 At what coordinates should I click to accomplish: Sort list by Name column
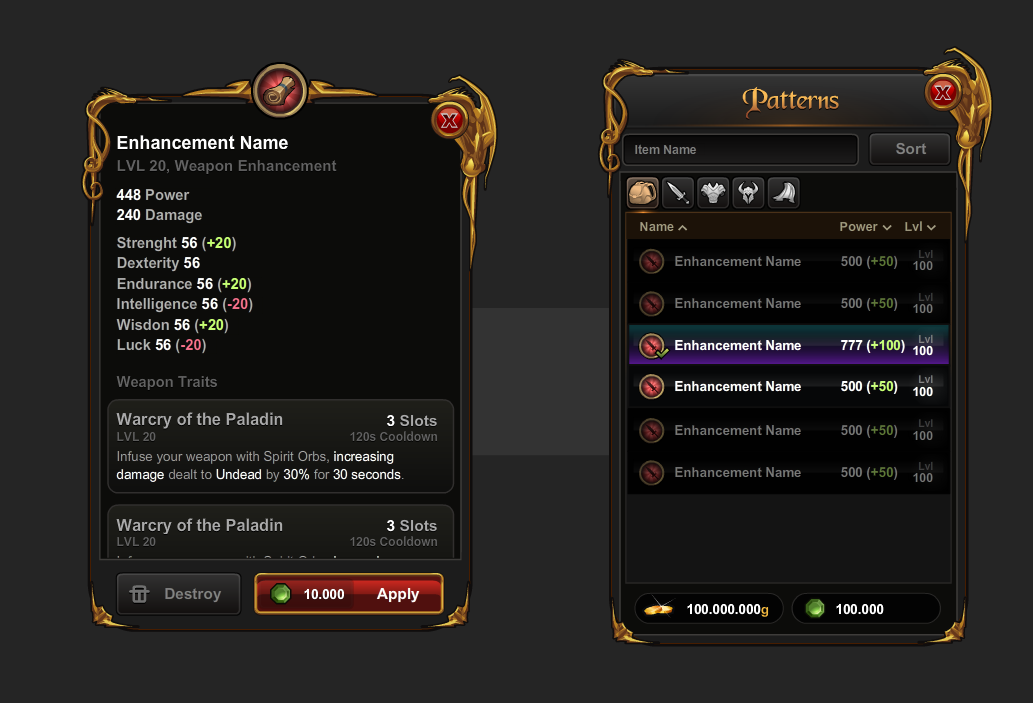(x=663, y=227)
